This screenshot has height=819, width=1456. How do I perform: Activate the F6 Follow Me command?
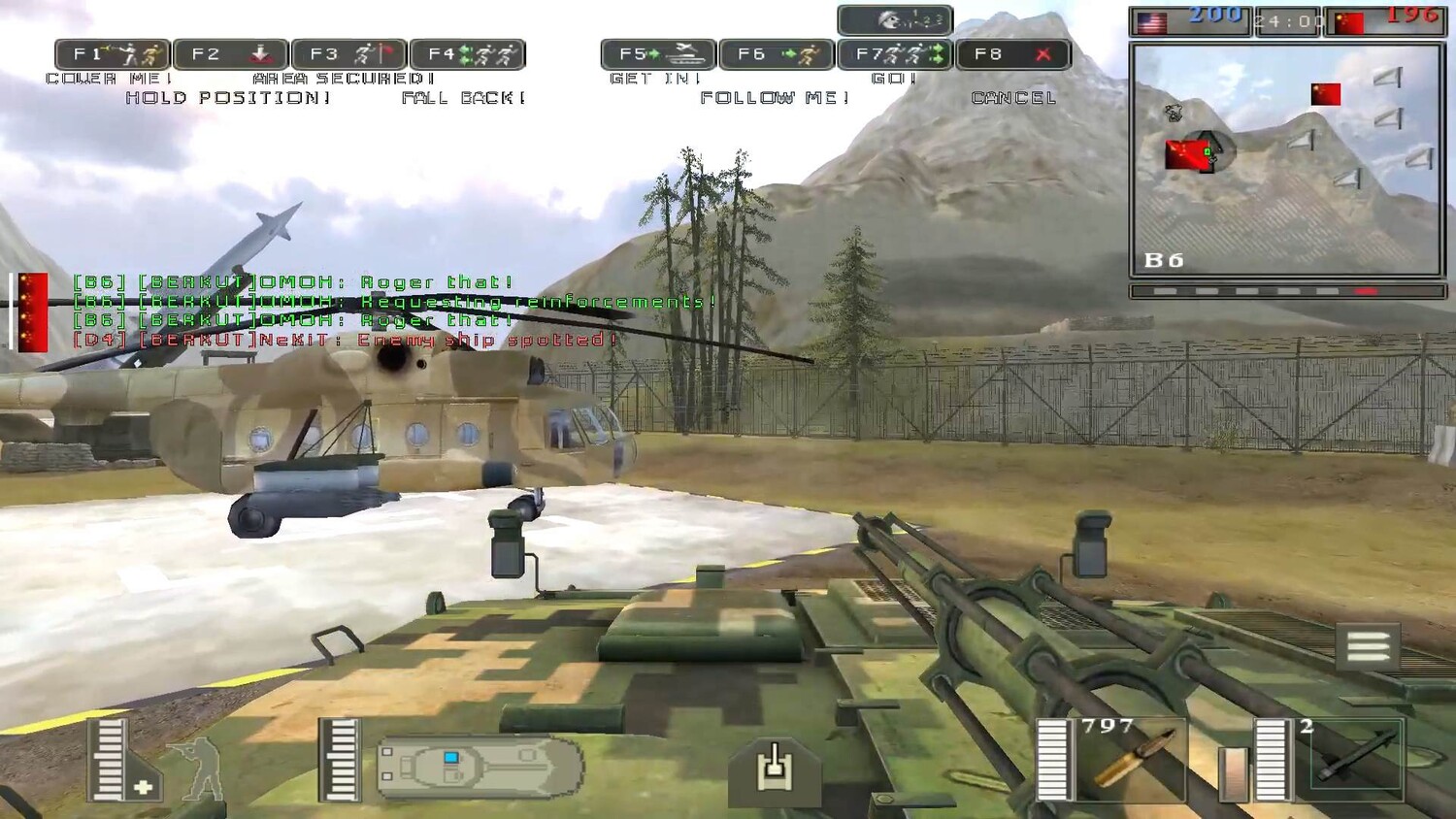777,54
